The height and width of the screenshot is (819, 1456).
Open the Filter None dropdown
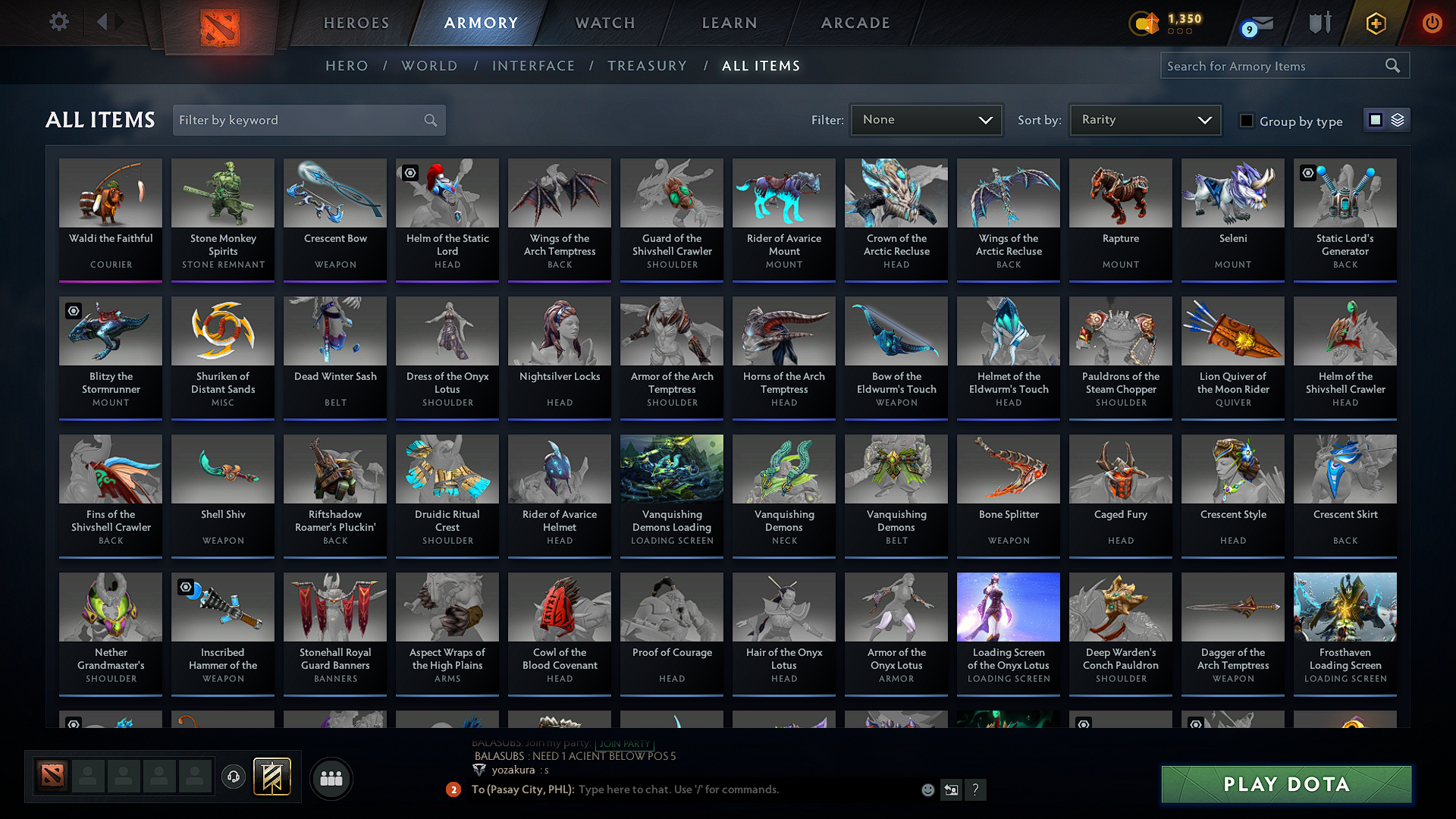coord(926,119)
